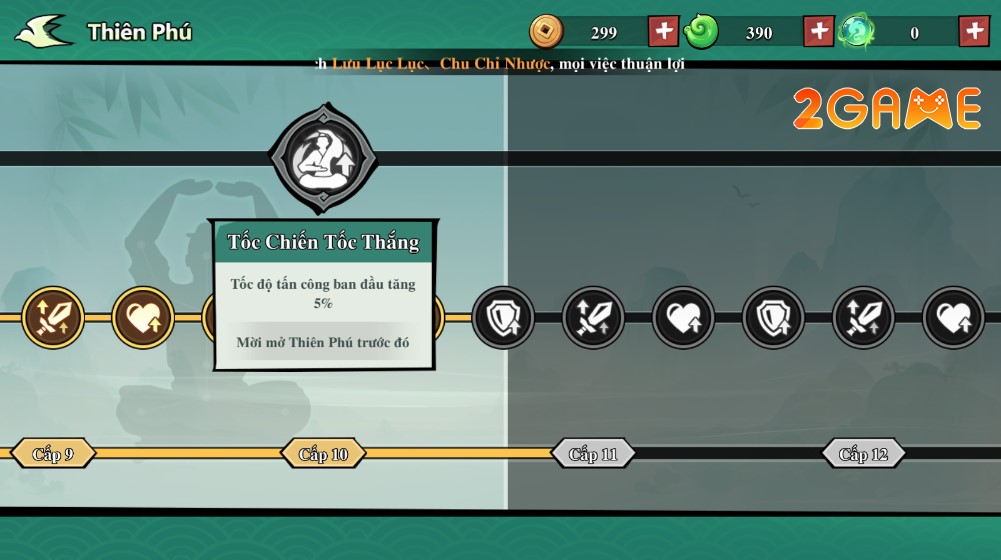Select the gold sword attack talent node
1001x560 pixels.
53,318
